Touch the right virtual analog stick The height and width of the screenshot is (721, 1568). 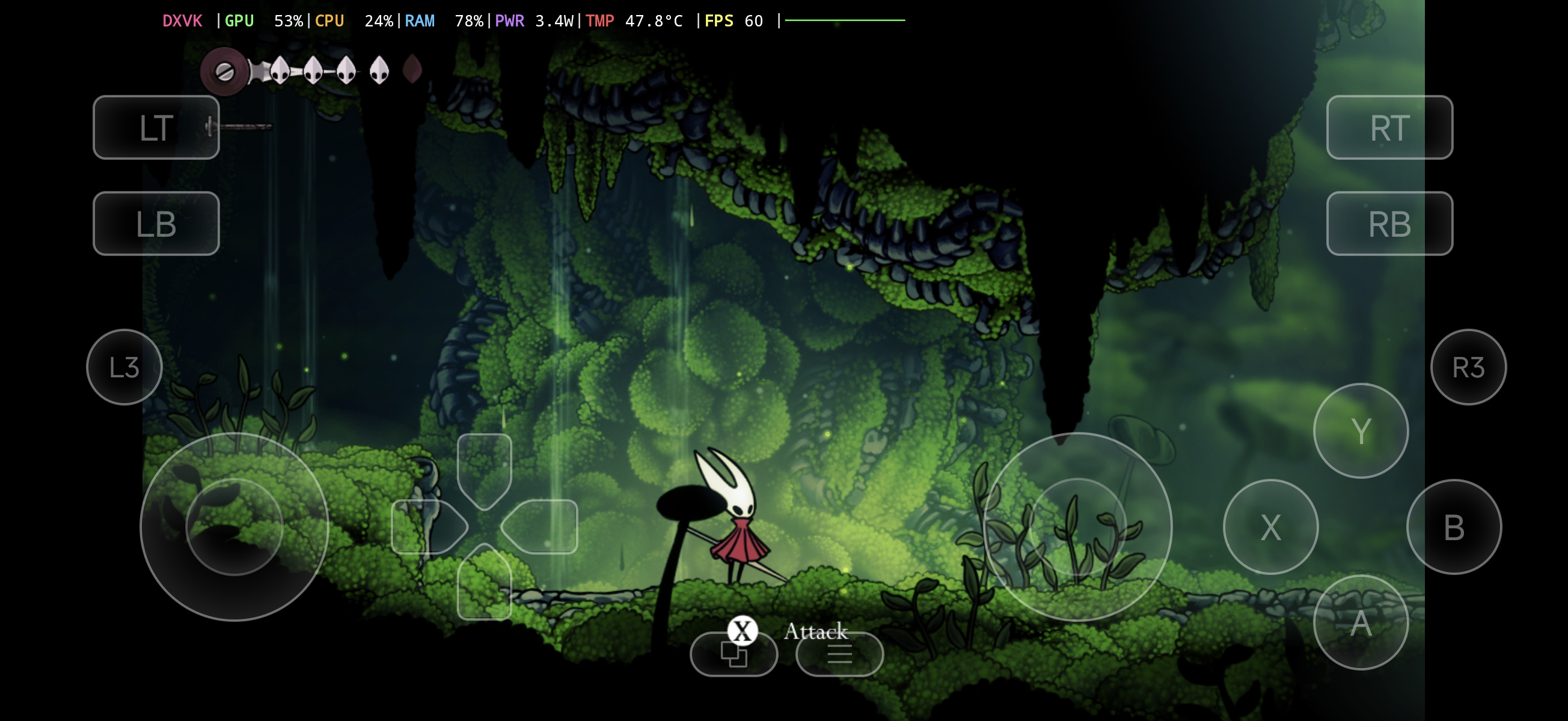point(1077,527)
